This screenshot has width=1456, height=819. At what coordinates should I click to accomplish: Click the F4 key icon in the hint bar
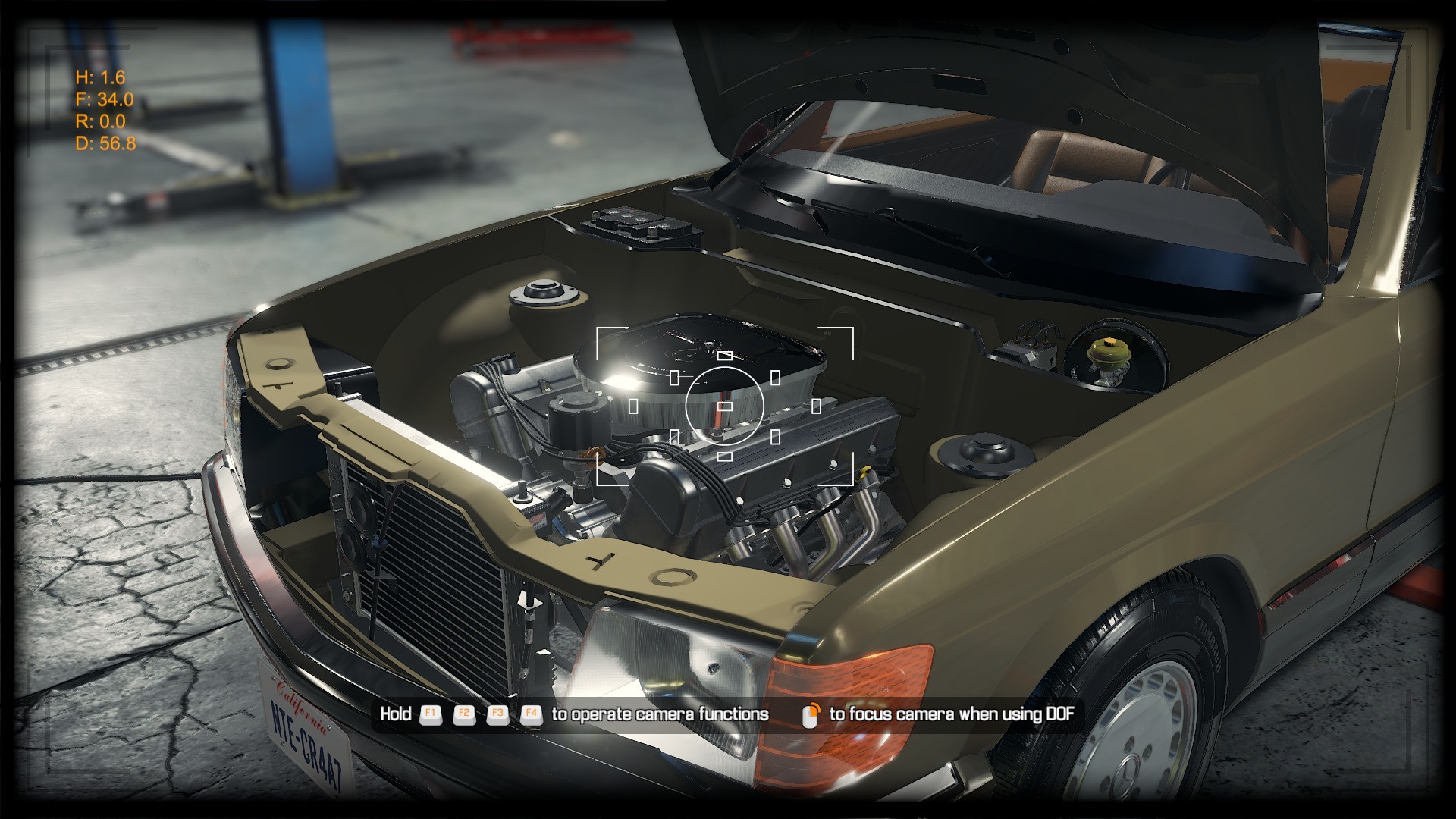pyautogui.click(x=532, y=714)
